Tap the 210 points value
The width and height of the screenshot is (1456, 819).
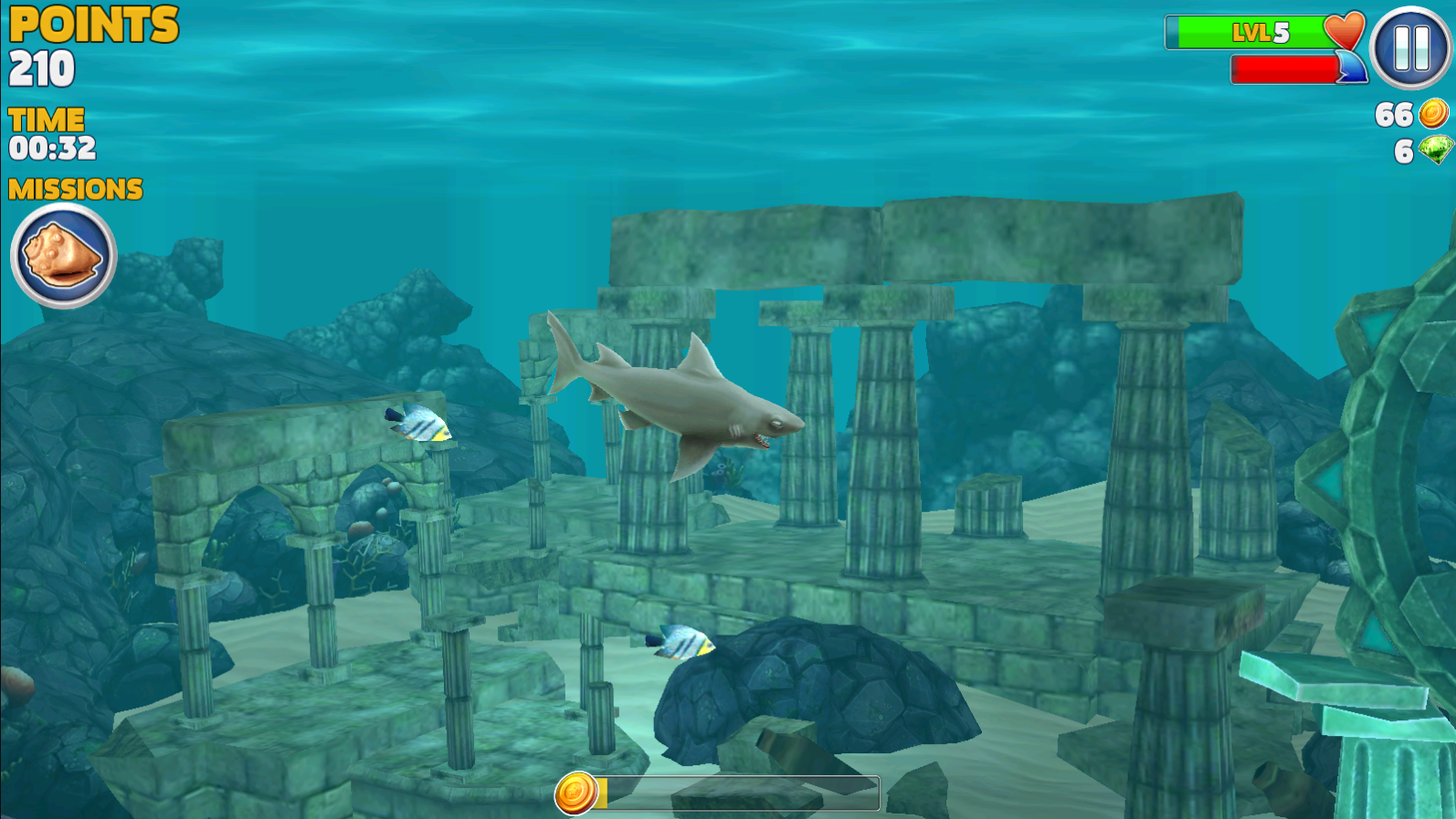41,68
